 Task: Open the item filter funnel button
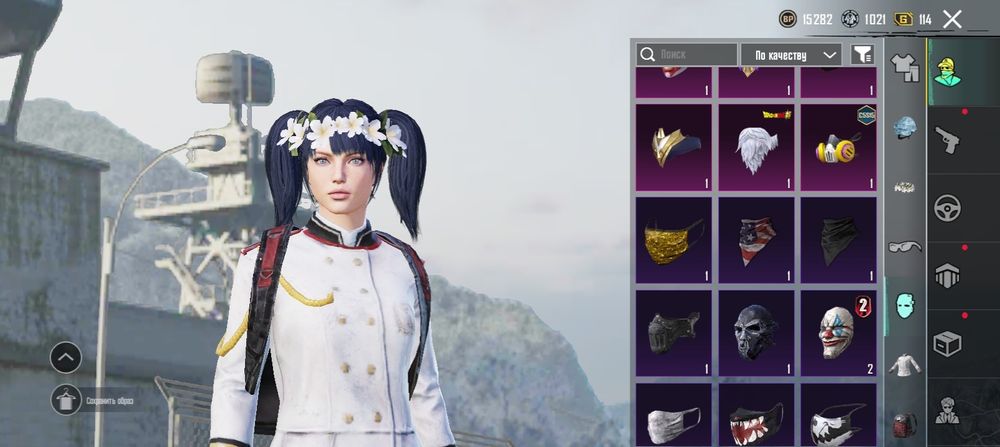(x=861, y=54)
